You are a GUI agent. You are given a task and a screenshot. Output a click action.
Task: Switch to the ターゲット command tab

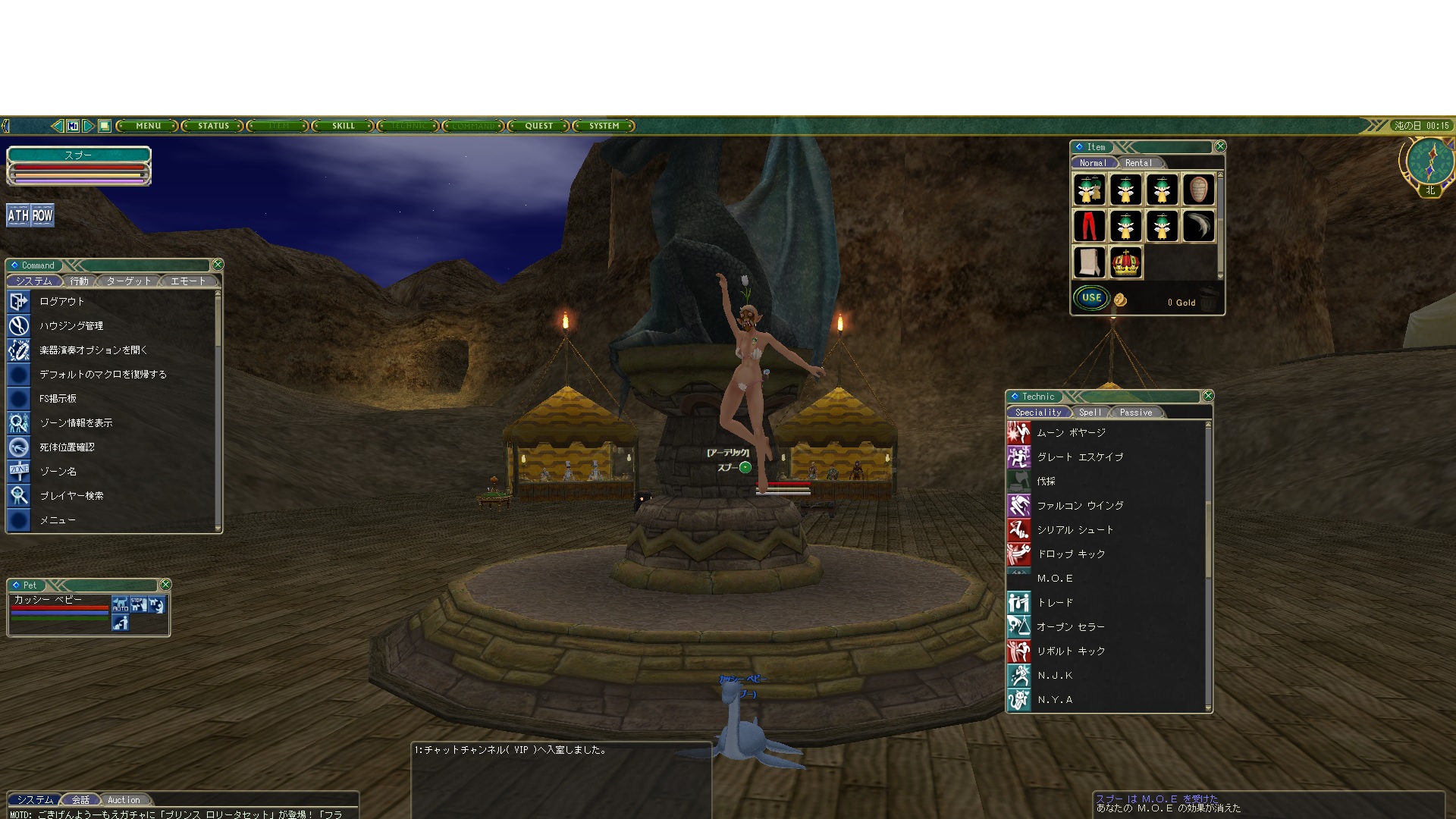(128, 281)
